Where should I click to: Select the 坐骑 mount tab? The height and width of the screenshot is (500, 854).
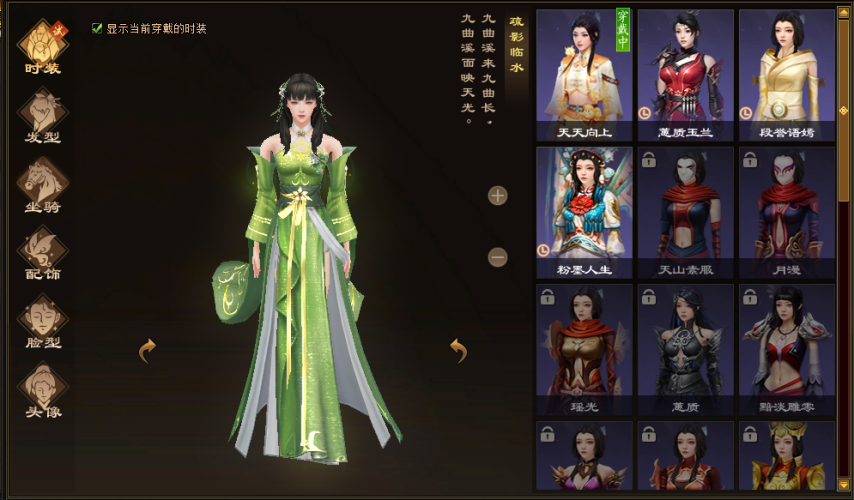point(43,184)
